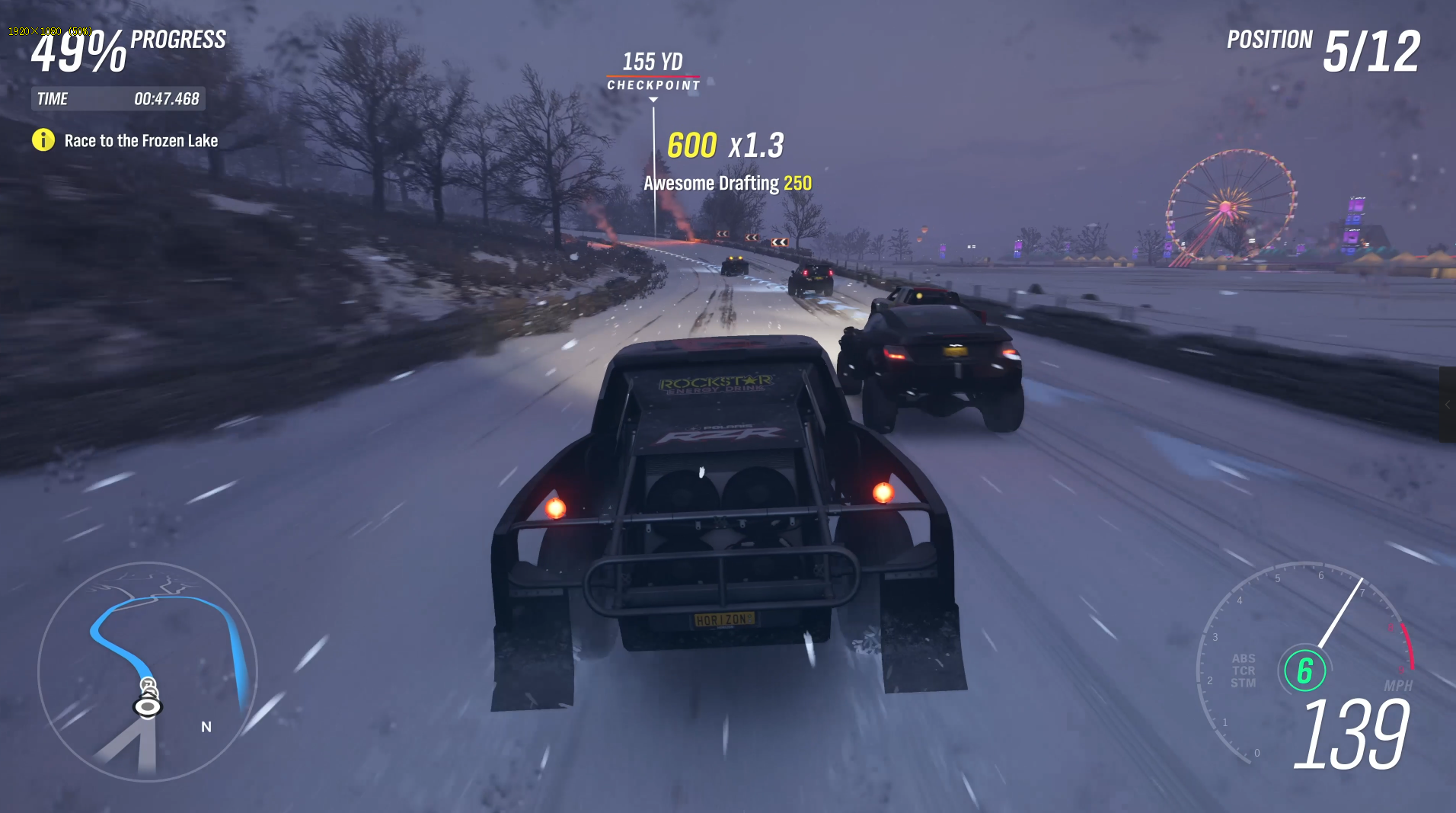The width and height of the screenshot is (1456, 813).
Task: Click the Race to the Frozen Lake objective
Action: pos(141,141)
